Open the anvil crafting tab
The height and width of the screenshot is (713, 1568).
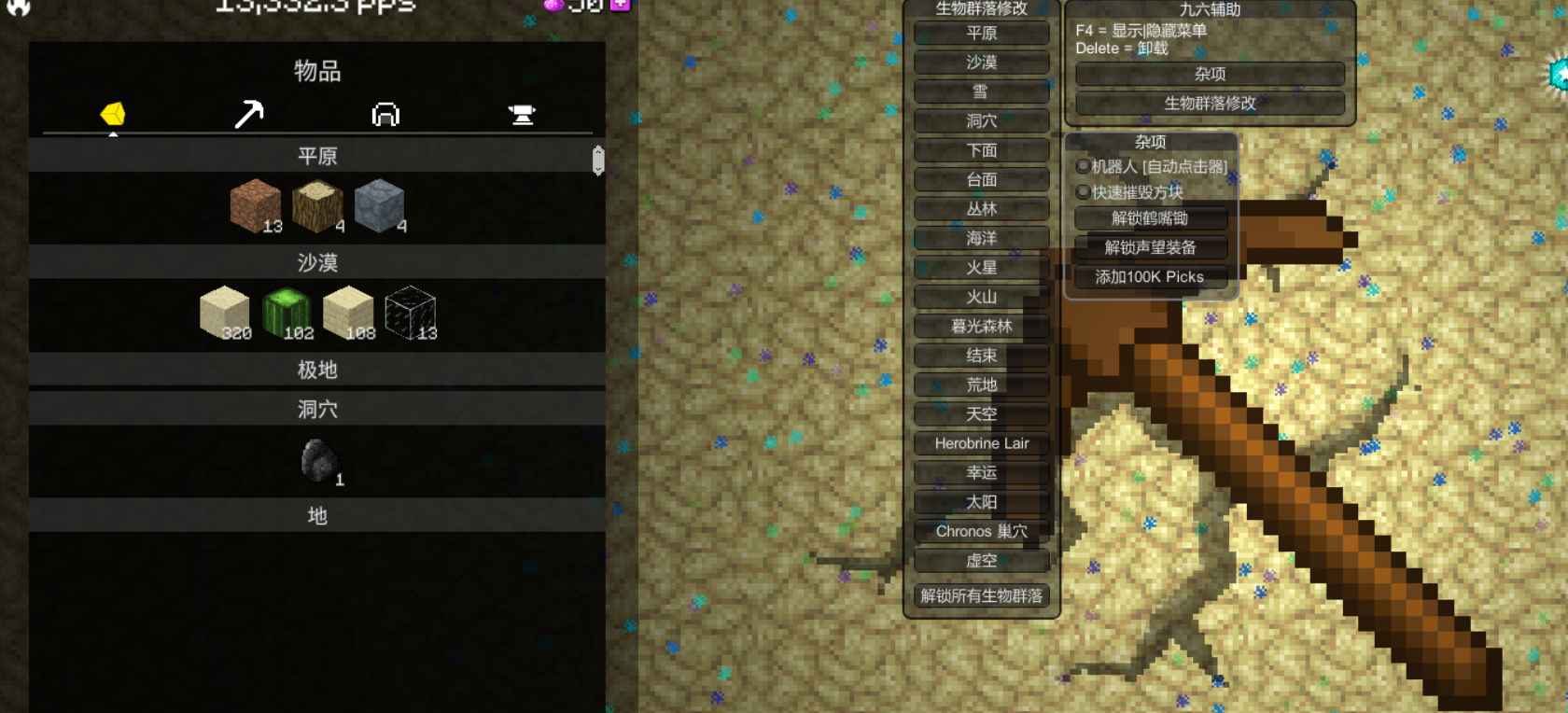[523, 114]
